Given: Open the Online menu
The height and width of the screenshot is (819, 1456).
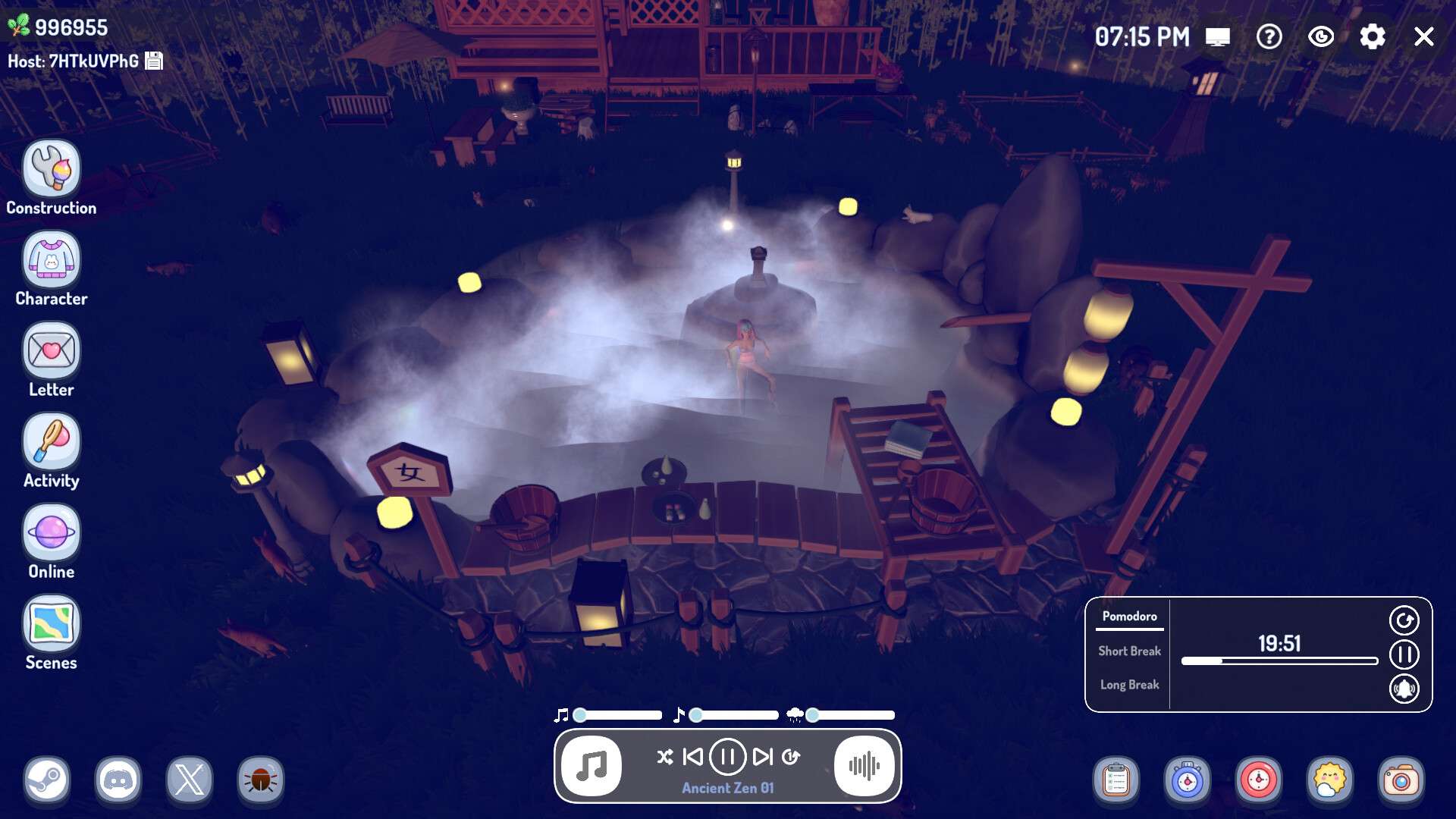Looking at the screenshot, I should coord(51,533).
